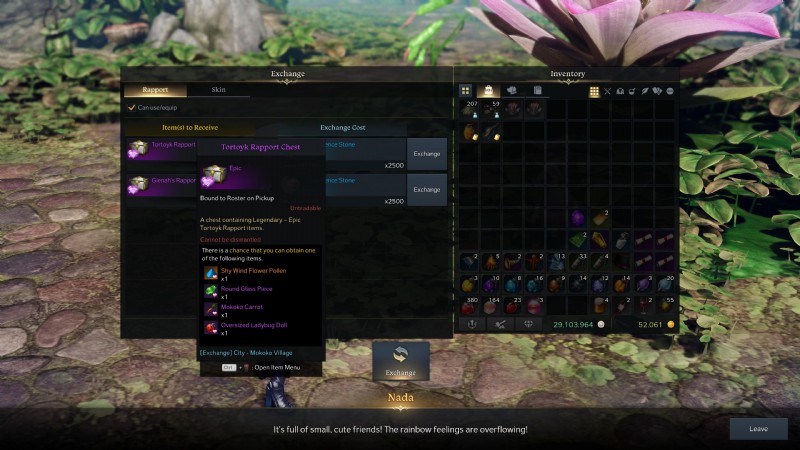Select the green book inventory item
Screen dimensions: 800x450
point(577,239)
